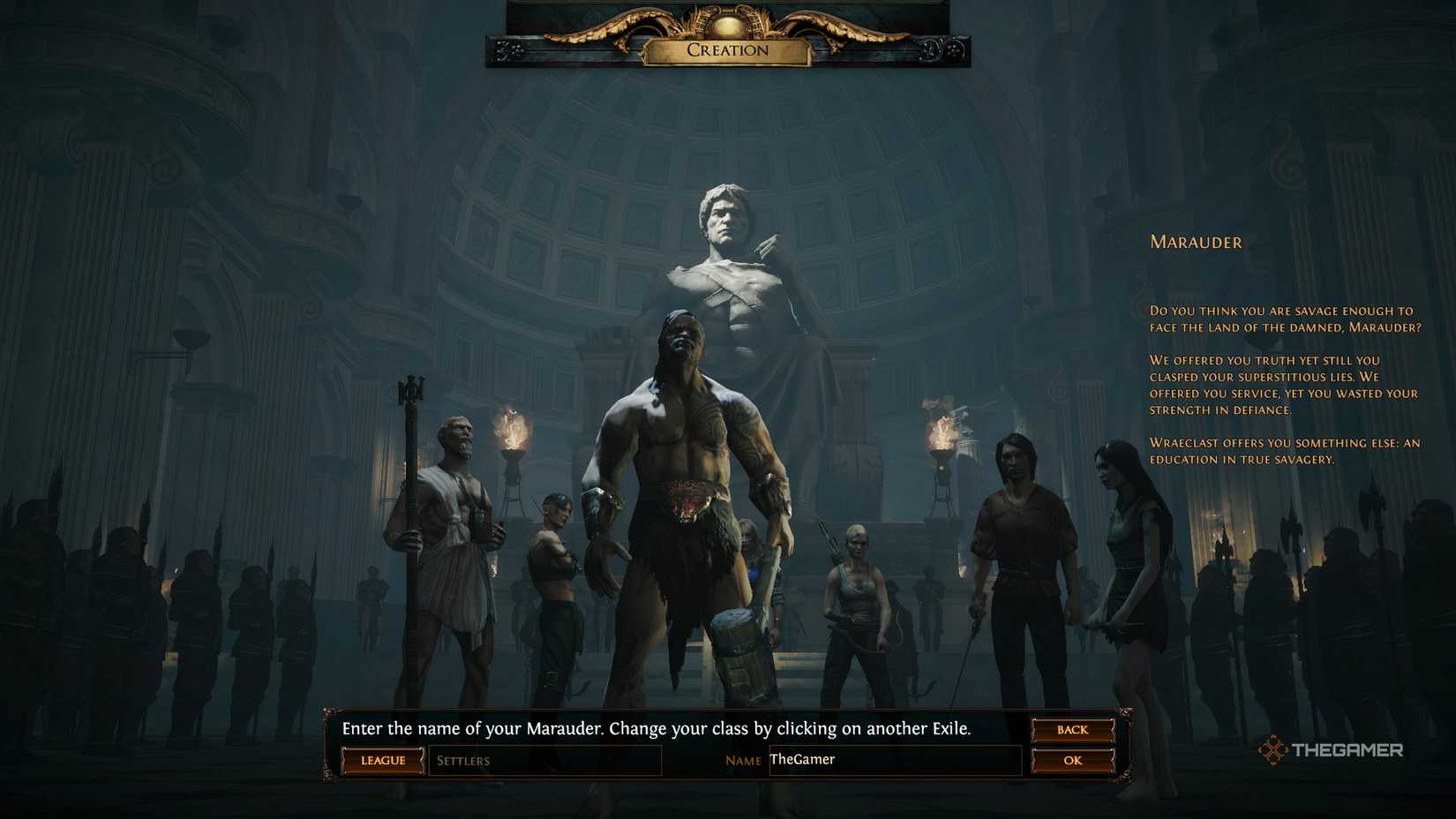Screen dimensions: 1456x819
Task: Click the NAME label beside the text field
Action: click(742, 760)
